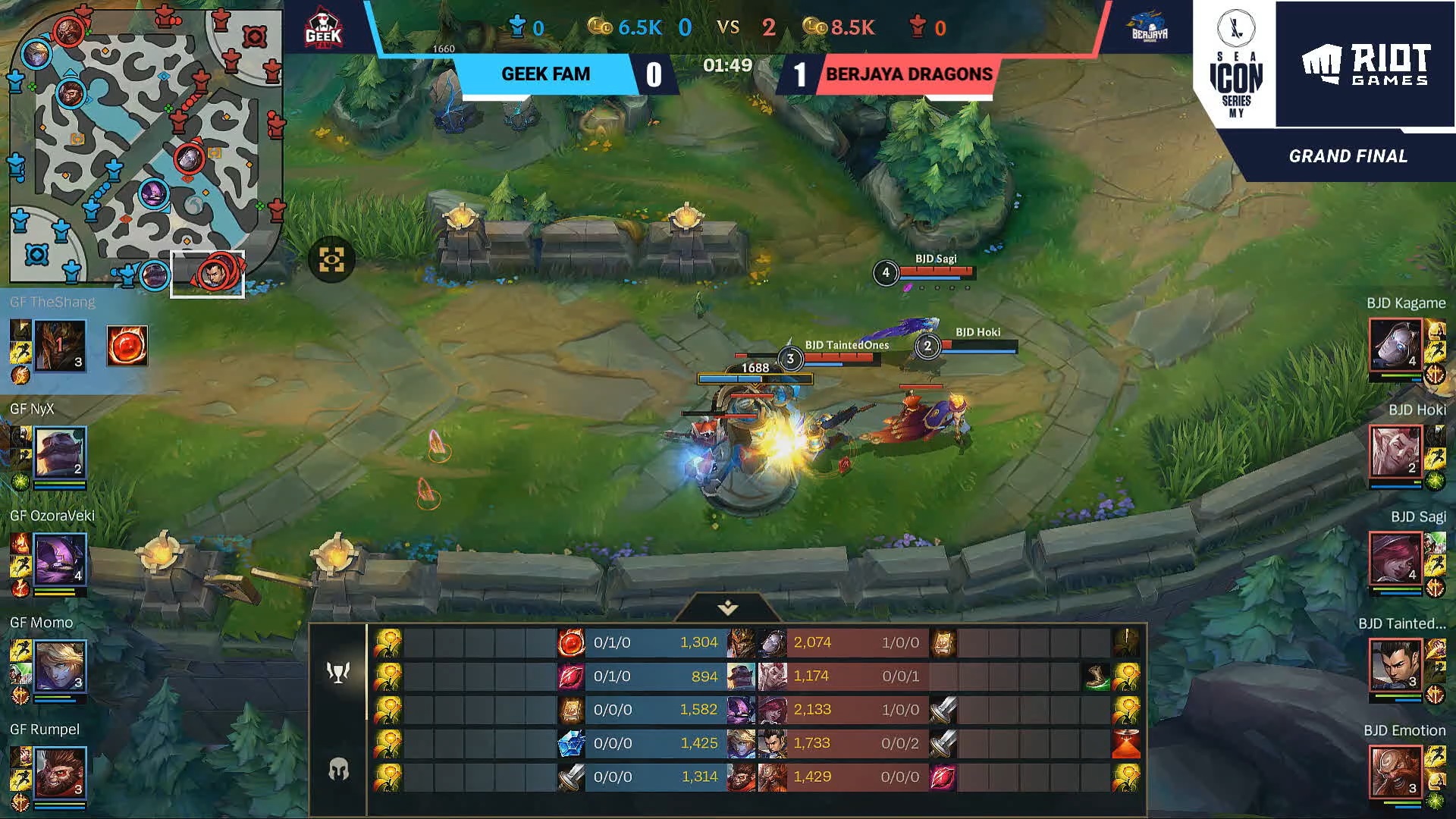The image size is (1456, 819).
Task: Toggle the yellow camera focus button
Action: pos(331,260)
